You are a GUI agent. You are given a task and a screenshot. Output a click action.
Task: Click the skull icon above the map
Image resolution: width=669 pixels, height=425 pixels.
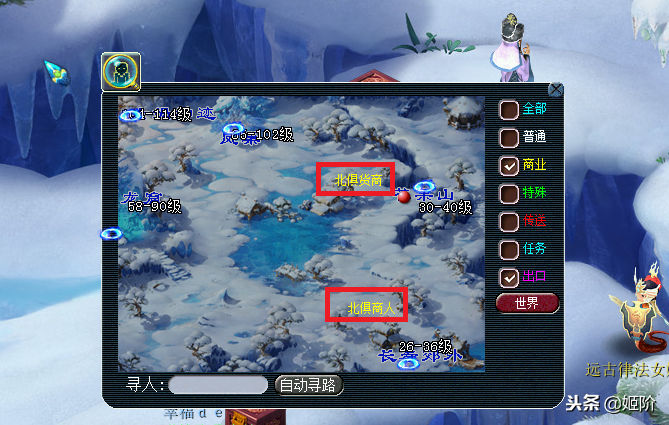click(x=121, y=71)
